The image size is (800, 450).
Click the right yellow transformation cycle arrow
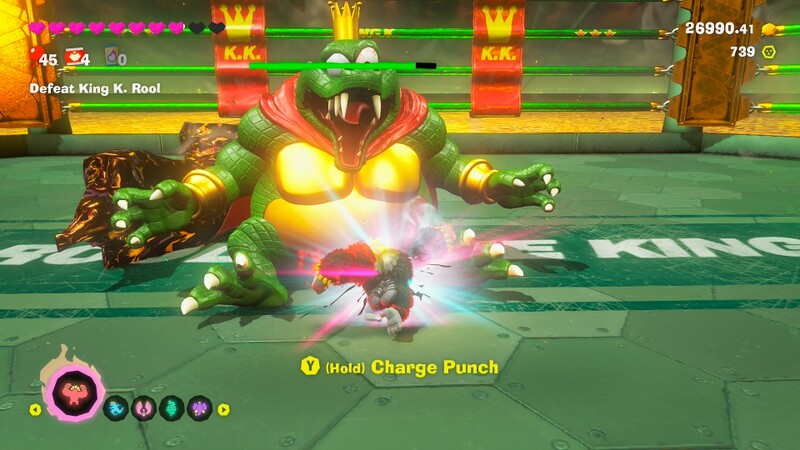224,409
